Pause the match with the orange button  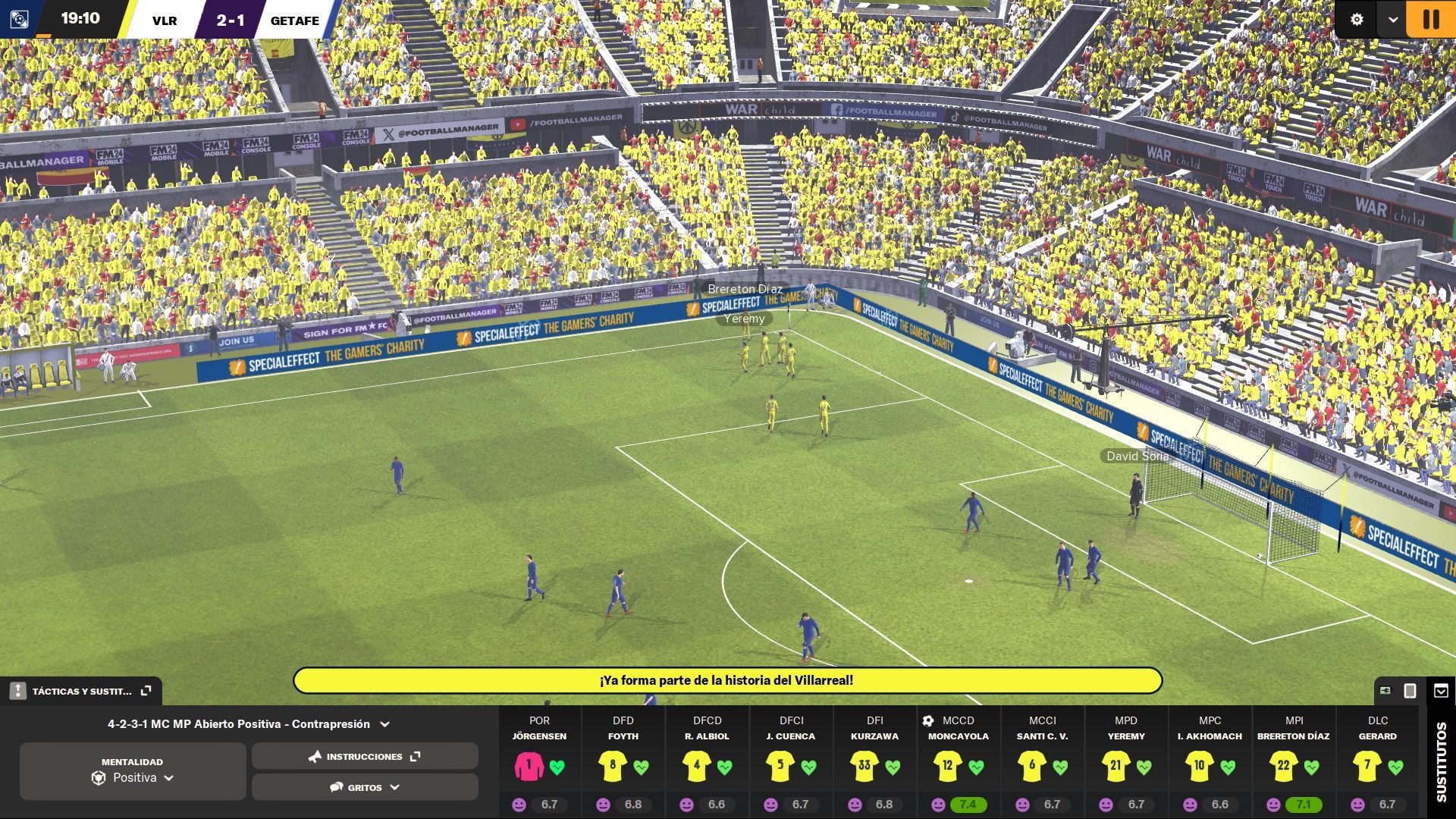(x=1430, y=19)
